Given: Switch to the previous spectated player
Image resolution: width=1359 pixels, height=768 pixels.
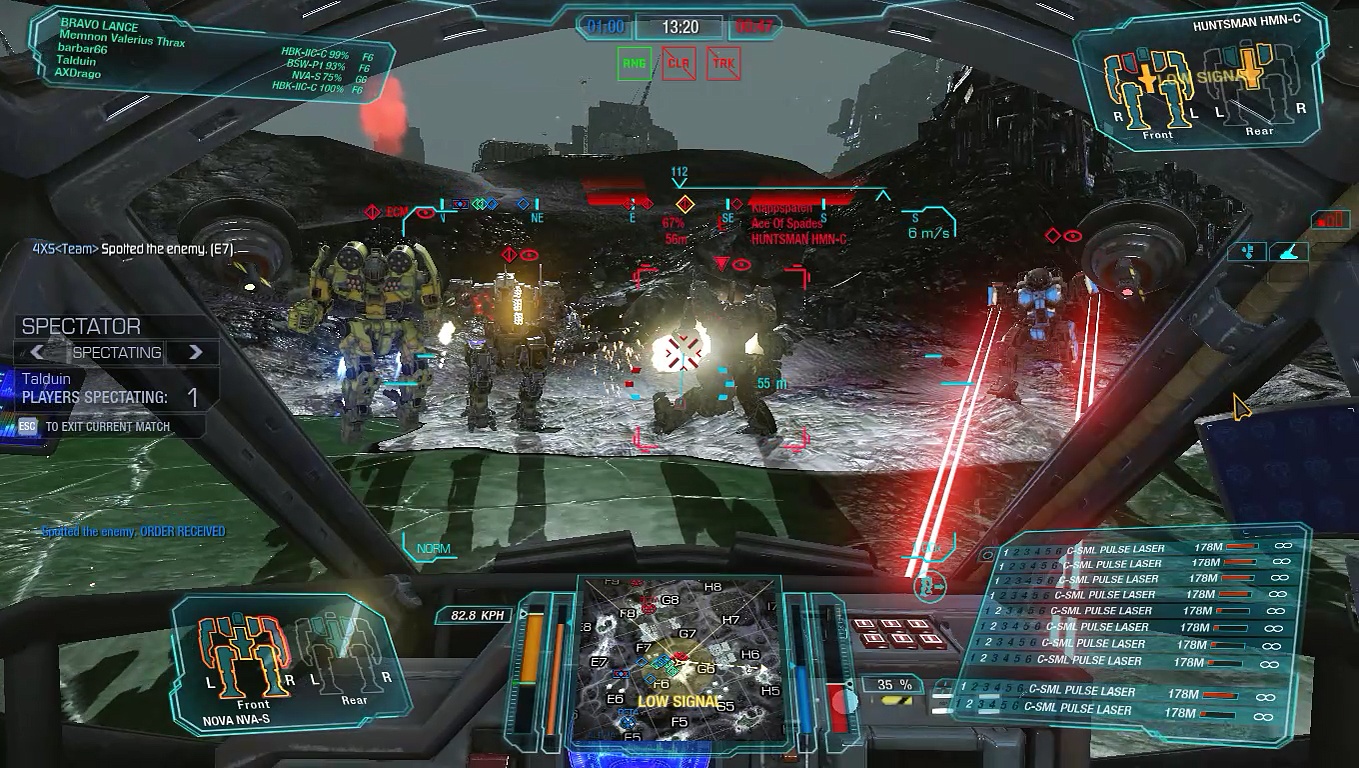Looking at the screenshot, I should [37, 352].
